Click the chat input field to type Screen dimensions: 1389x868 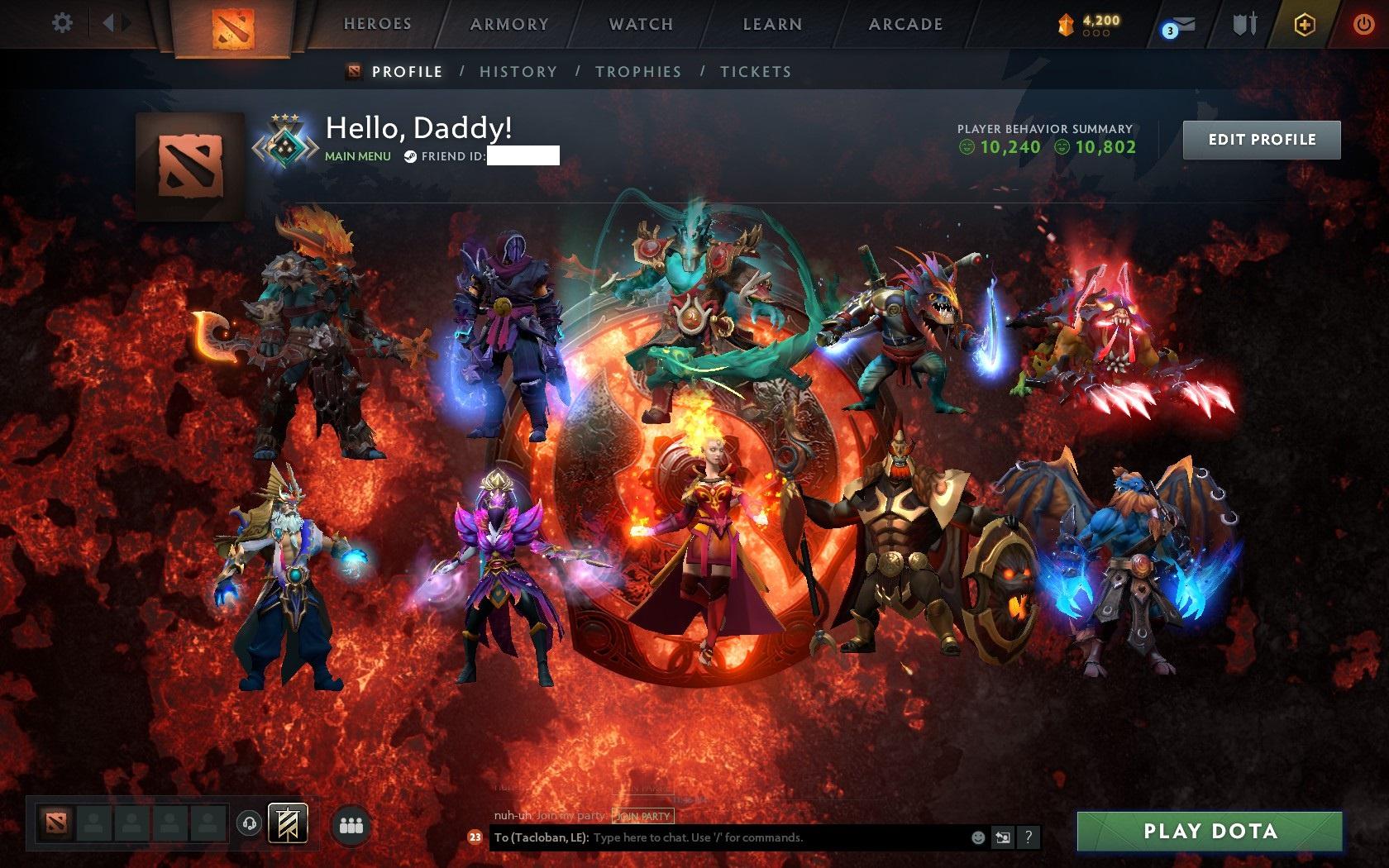point(744,836)
